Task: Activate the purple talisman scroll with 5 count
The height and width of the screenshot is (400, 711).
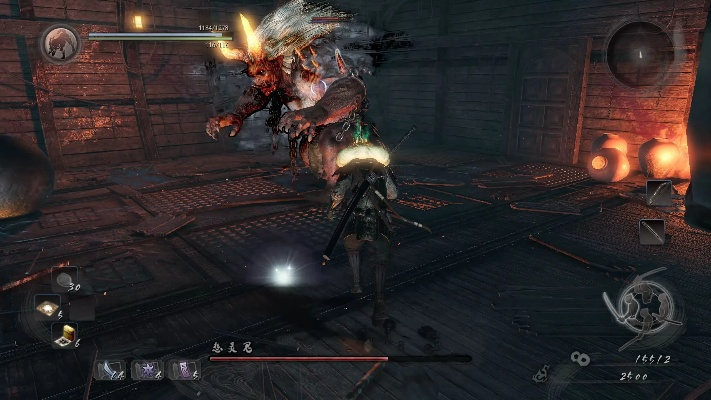Action: point(183,369)
